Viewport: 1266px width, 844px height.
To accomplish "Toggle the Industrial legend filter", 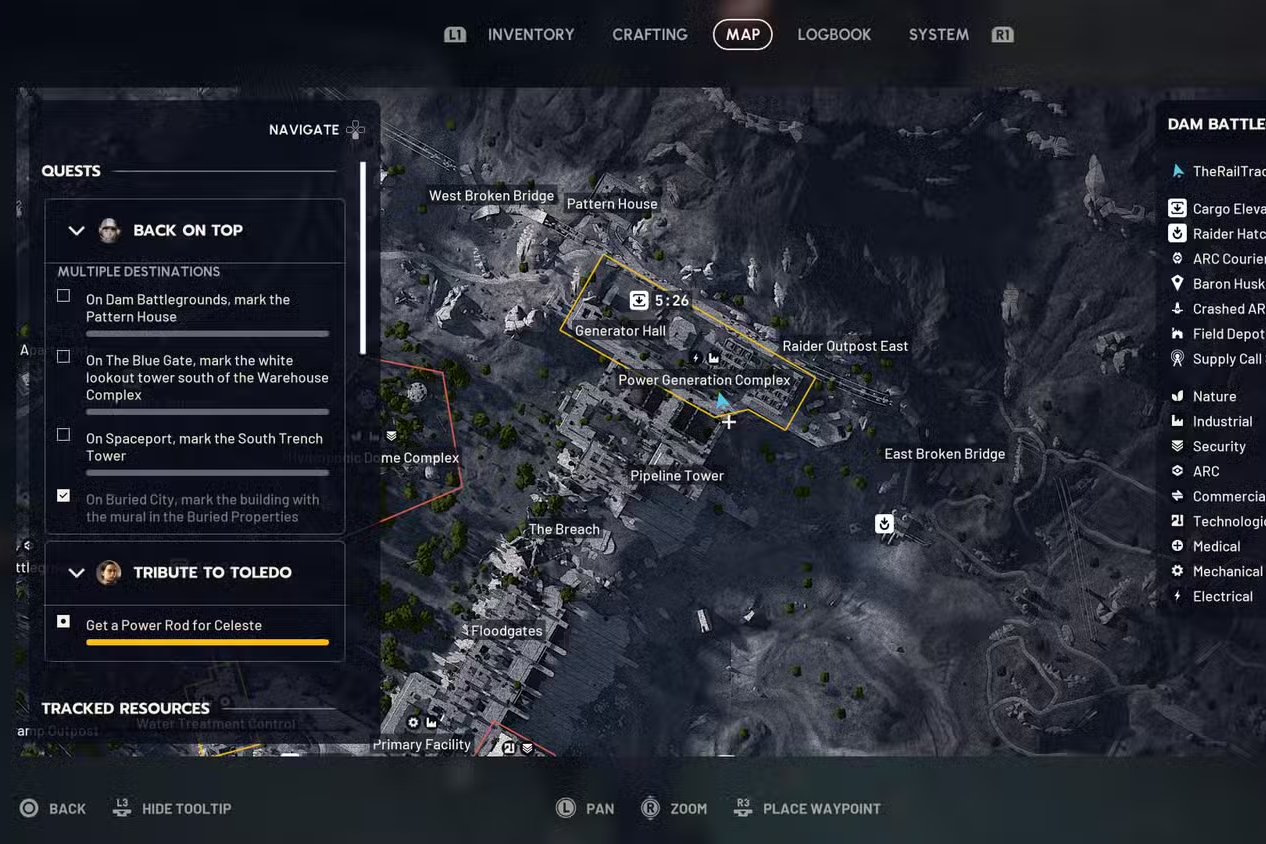I will pos(1222,421).
